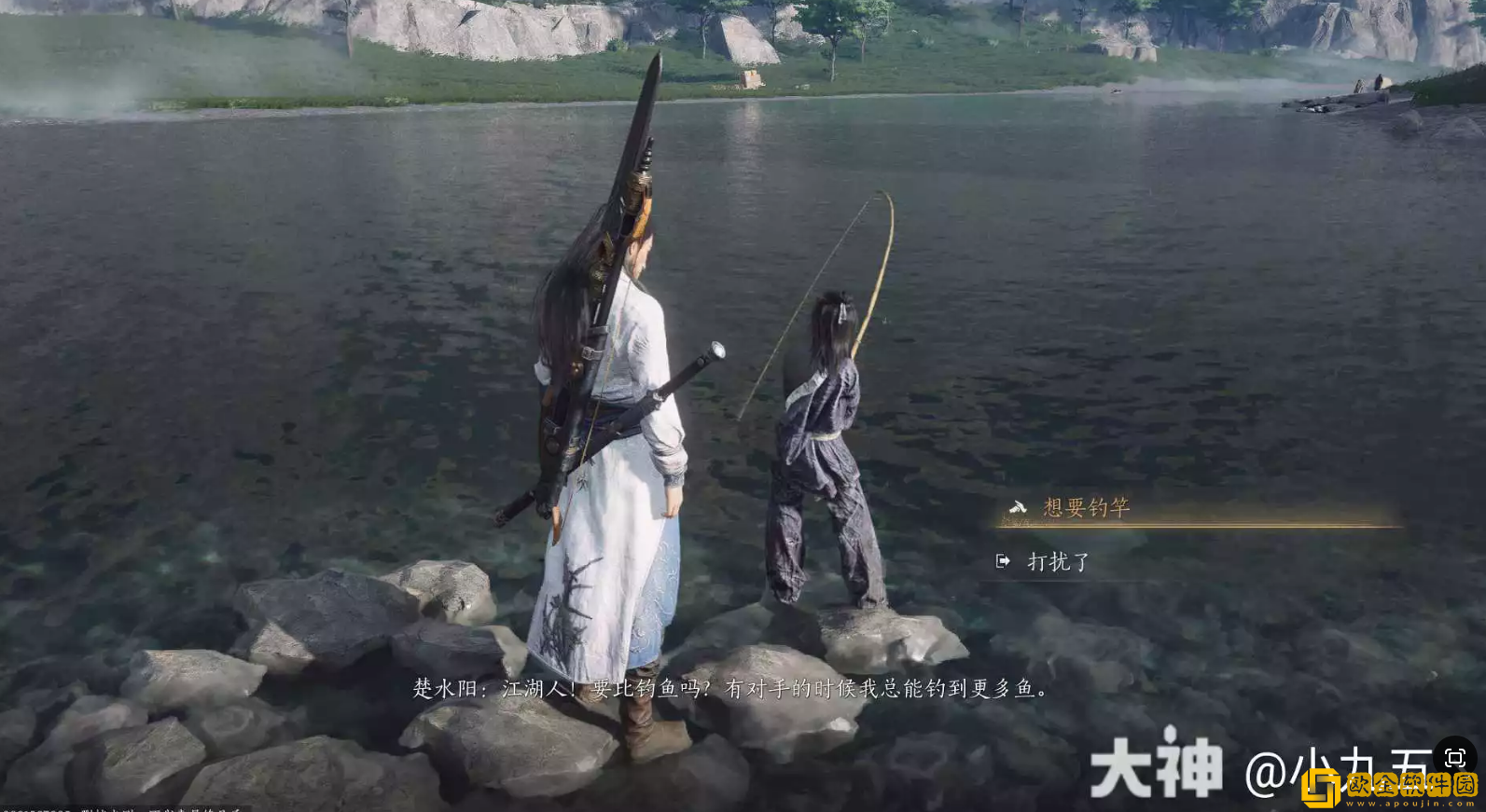The image size is (1486, 812).
Task: Click the fishing rod icon beside 想要钓竿
Action: tap(1020, 504)
